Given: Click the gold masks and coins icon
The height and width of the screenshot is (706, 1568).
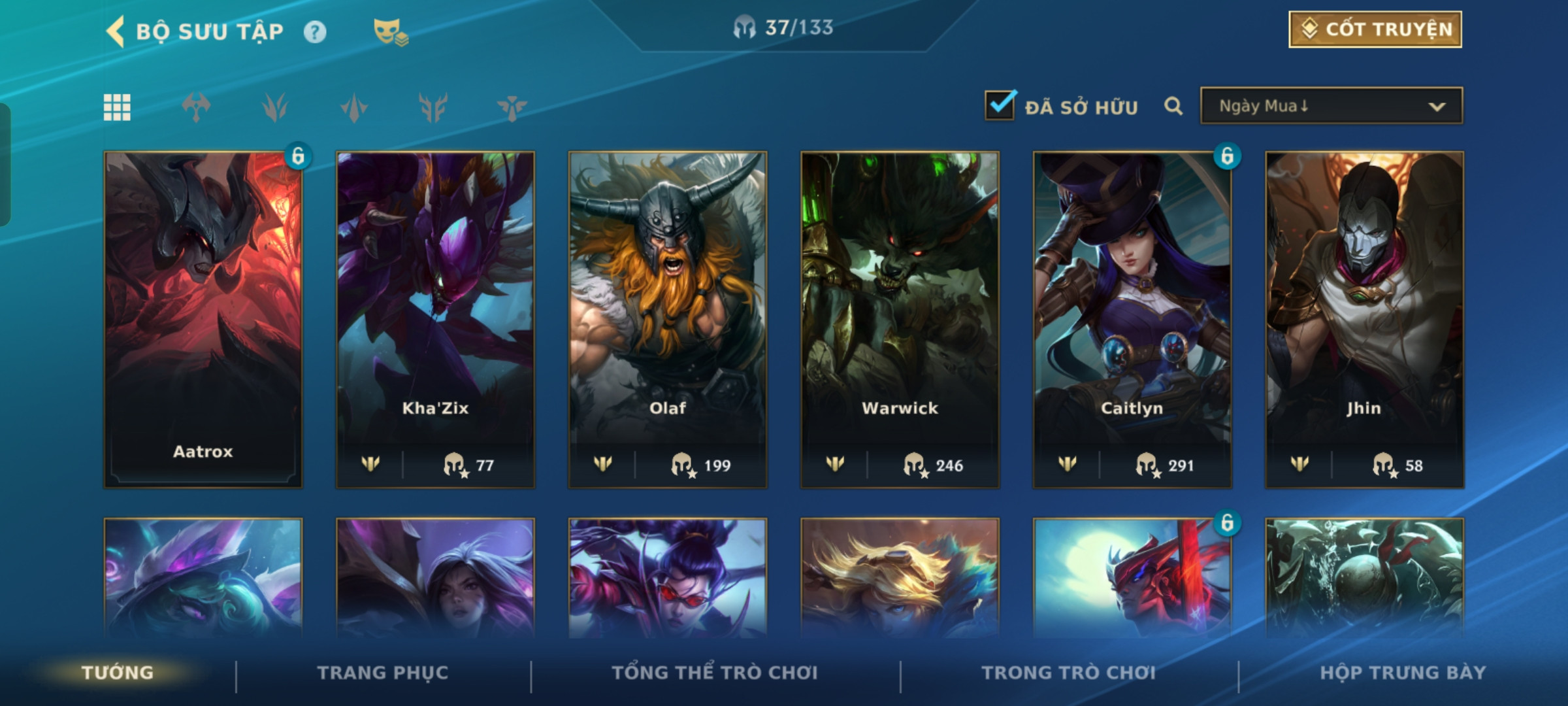Looking at the screenshot, I should pyautogui.click(x=390, y=32).
